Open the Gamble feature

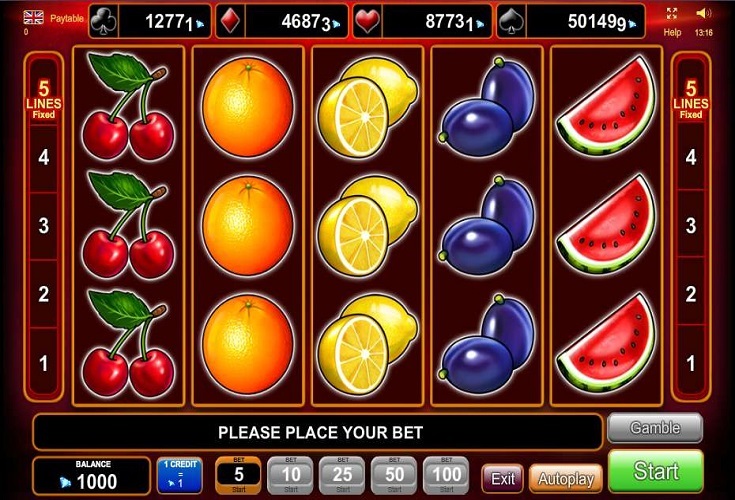click(x=655, y=428)
